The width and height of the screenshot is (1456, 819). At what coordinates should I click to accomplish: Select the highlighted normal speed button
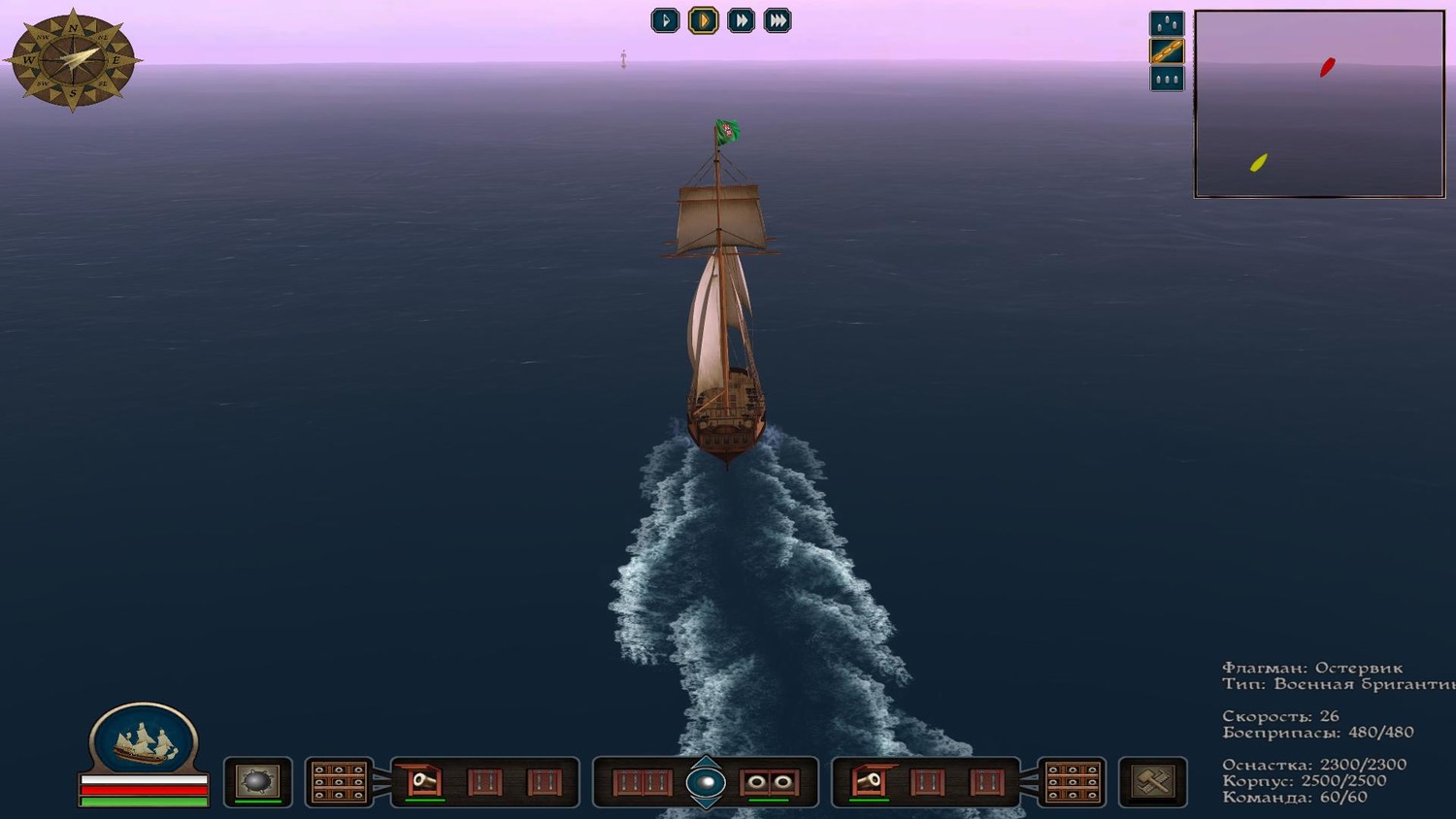[x=703, y=20]
